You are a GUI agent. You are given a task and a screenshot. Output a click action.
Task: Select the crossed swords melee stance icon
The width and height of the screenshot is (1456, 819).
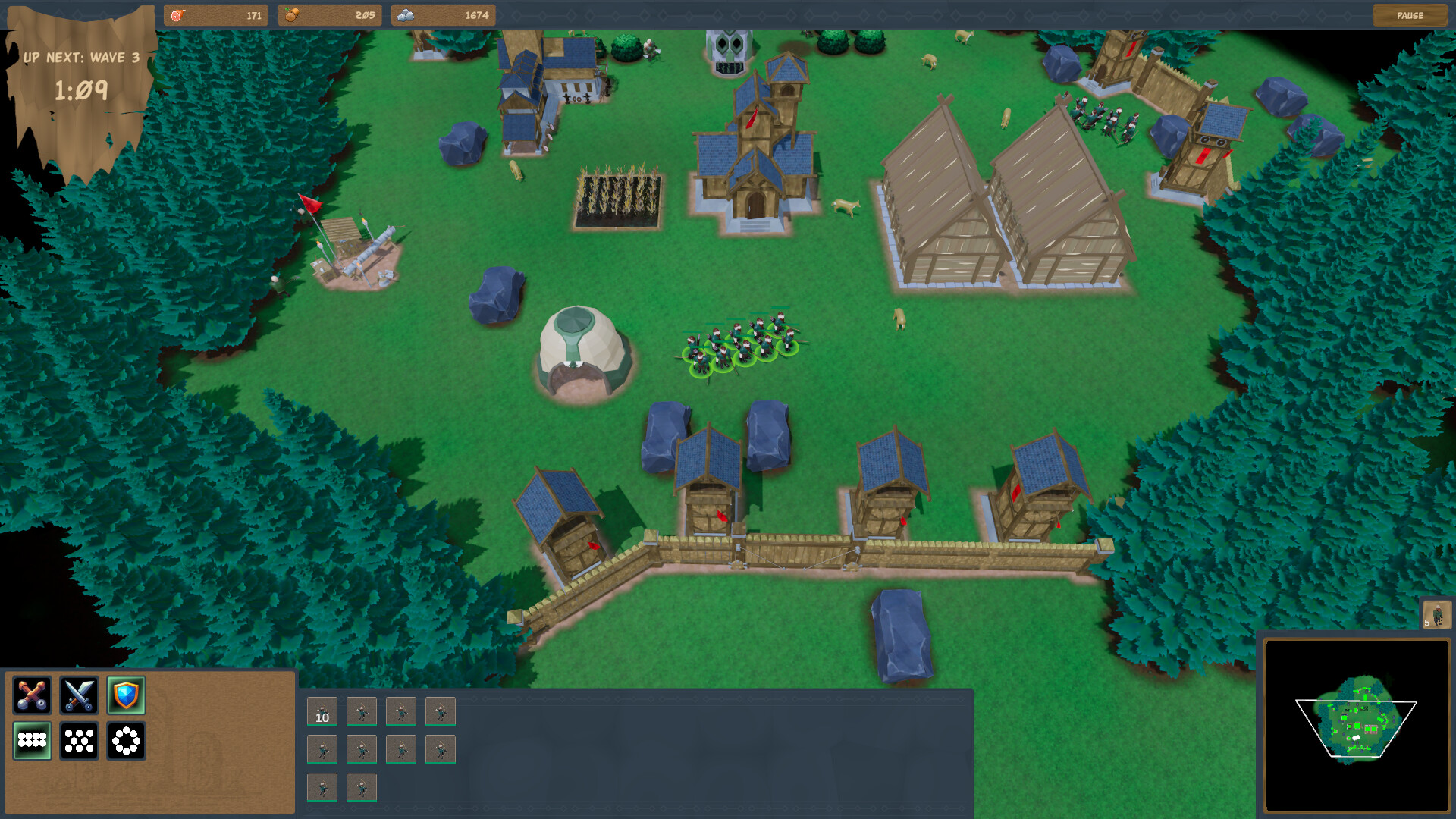79,695
